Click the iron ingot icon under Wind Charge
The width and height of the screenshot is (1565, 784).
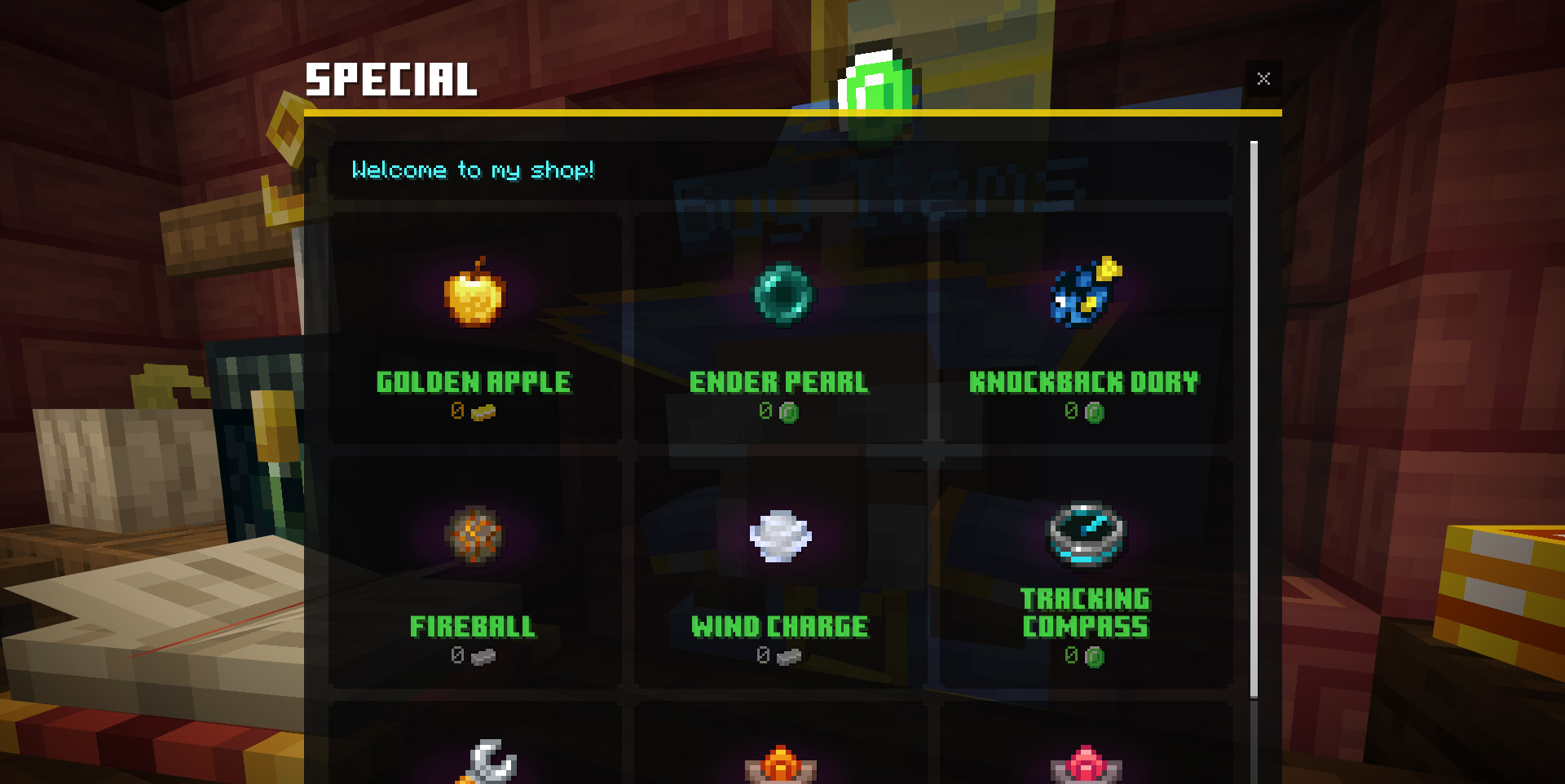789,656
